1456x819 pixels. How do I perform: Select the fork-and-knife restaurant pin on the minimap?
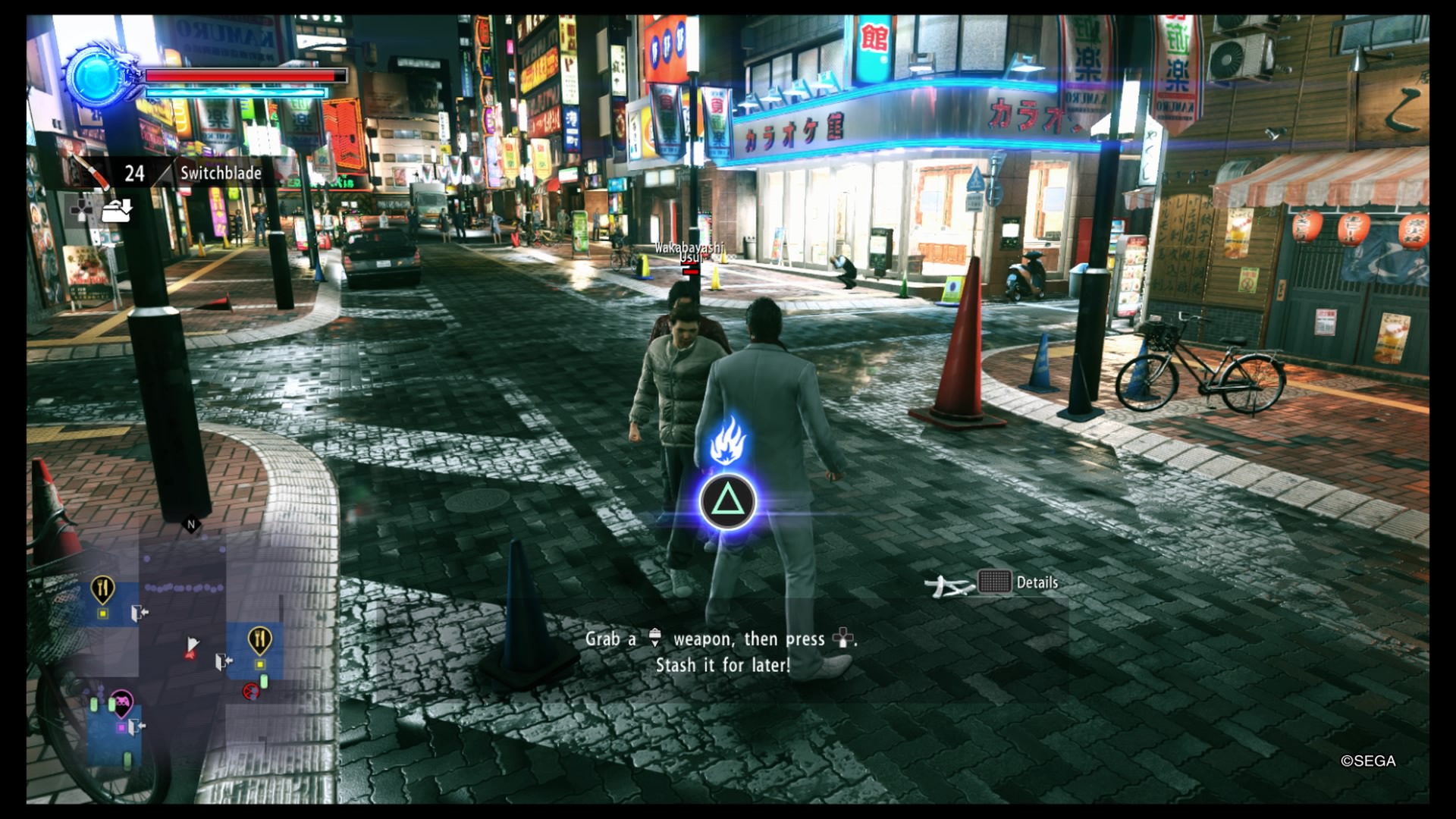coord(102,589)
